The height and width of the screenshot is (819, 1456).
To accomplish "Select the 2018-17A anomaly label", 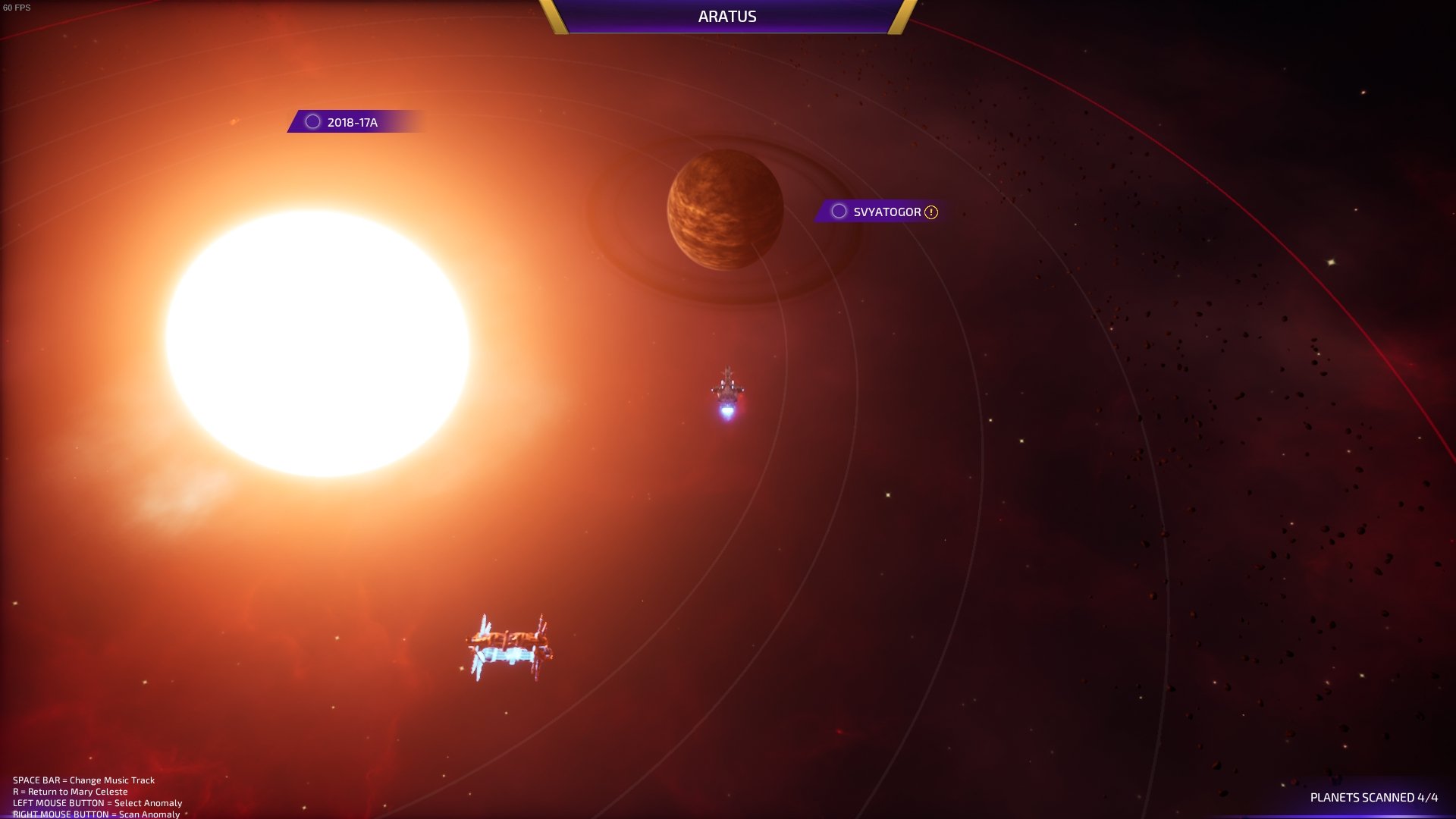I will 352,122.
